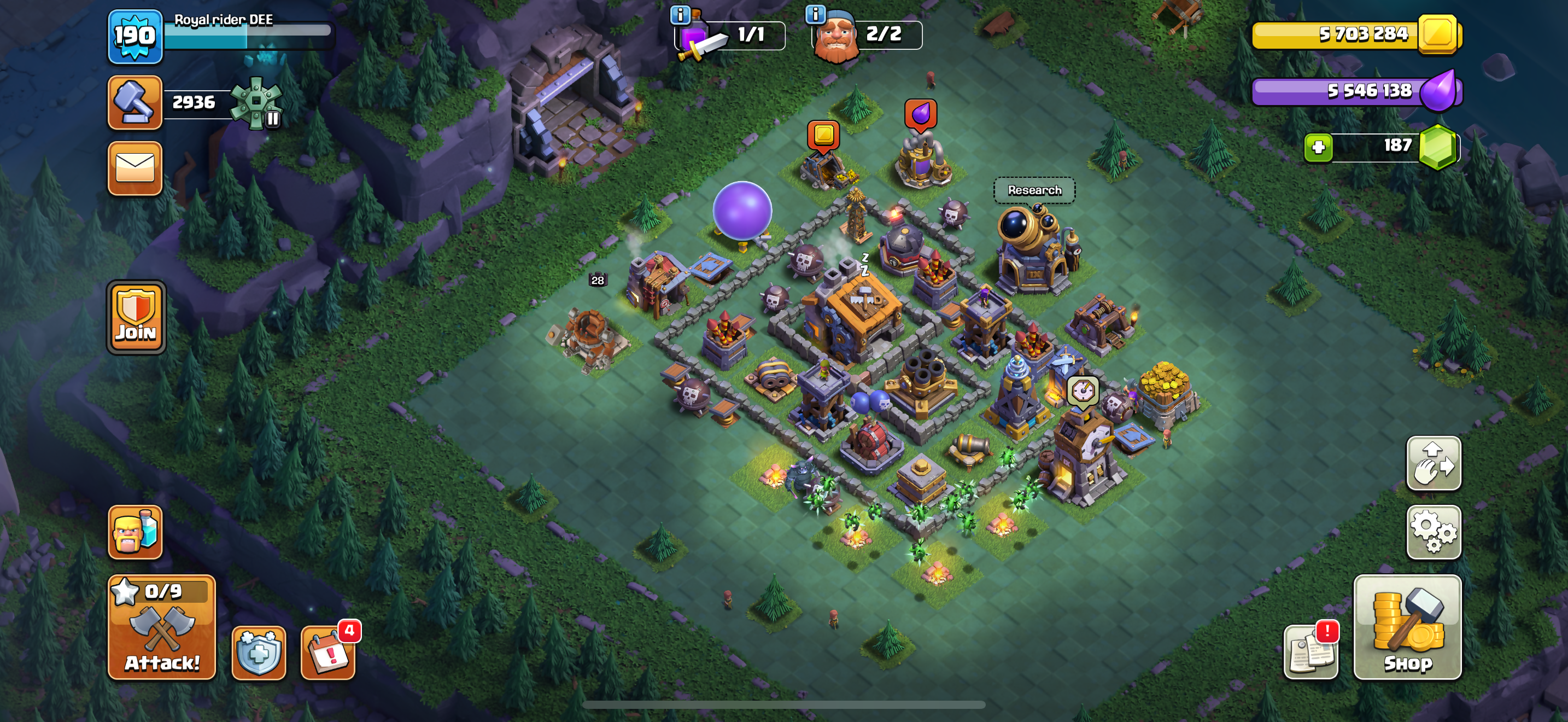Join a clan via the Join button
Viewport: 1568px width, 722px height.
[136, 317]
